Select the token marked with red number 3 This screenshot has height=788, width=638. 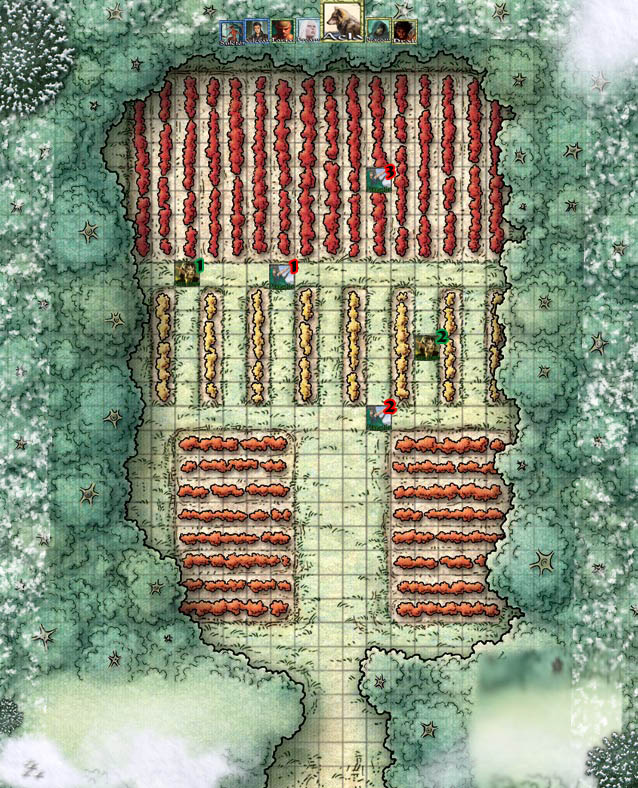[378, 179]
